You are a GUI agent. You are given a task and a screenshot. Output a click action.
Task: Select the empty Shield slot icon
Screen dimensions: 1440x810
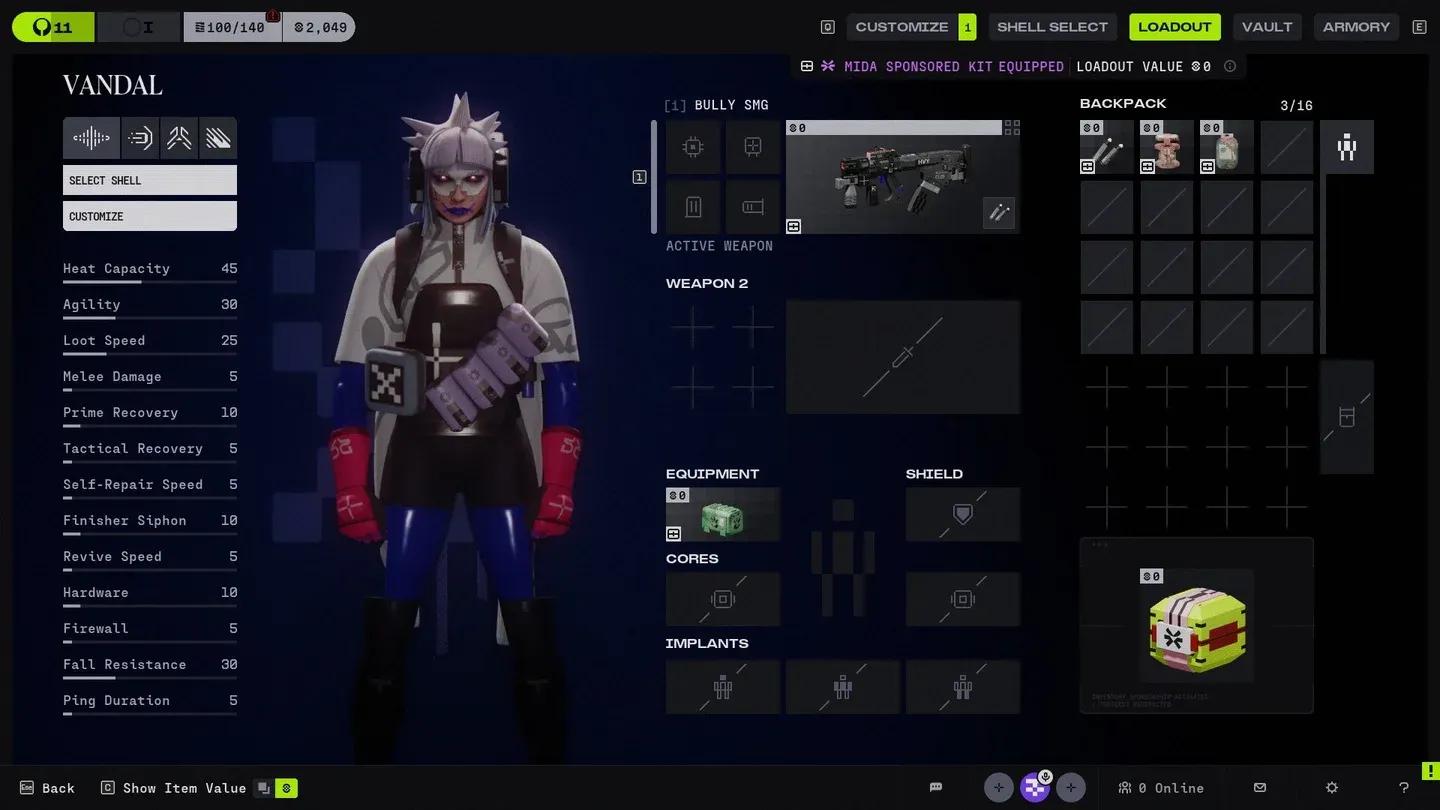tap(961, 514)
